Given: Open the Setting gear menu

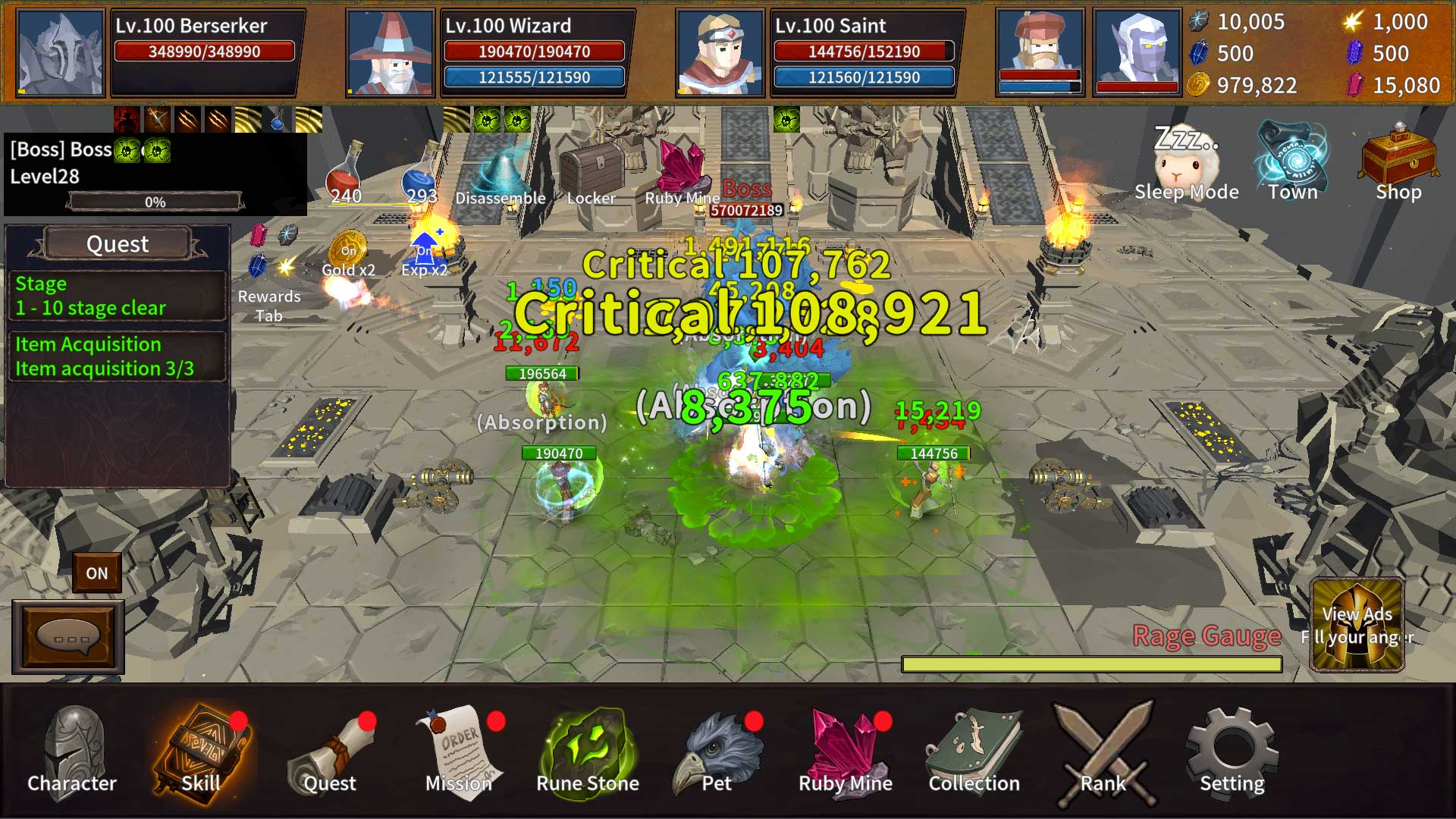Looking at the screenshot, I should pos(1232,752).
